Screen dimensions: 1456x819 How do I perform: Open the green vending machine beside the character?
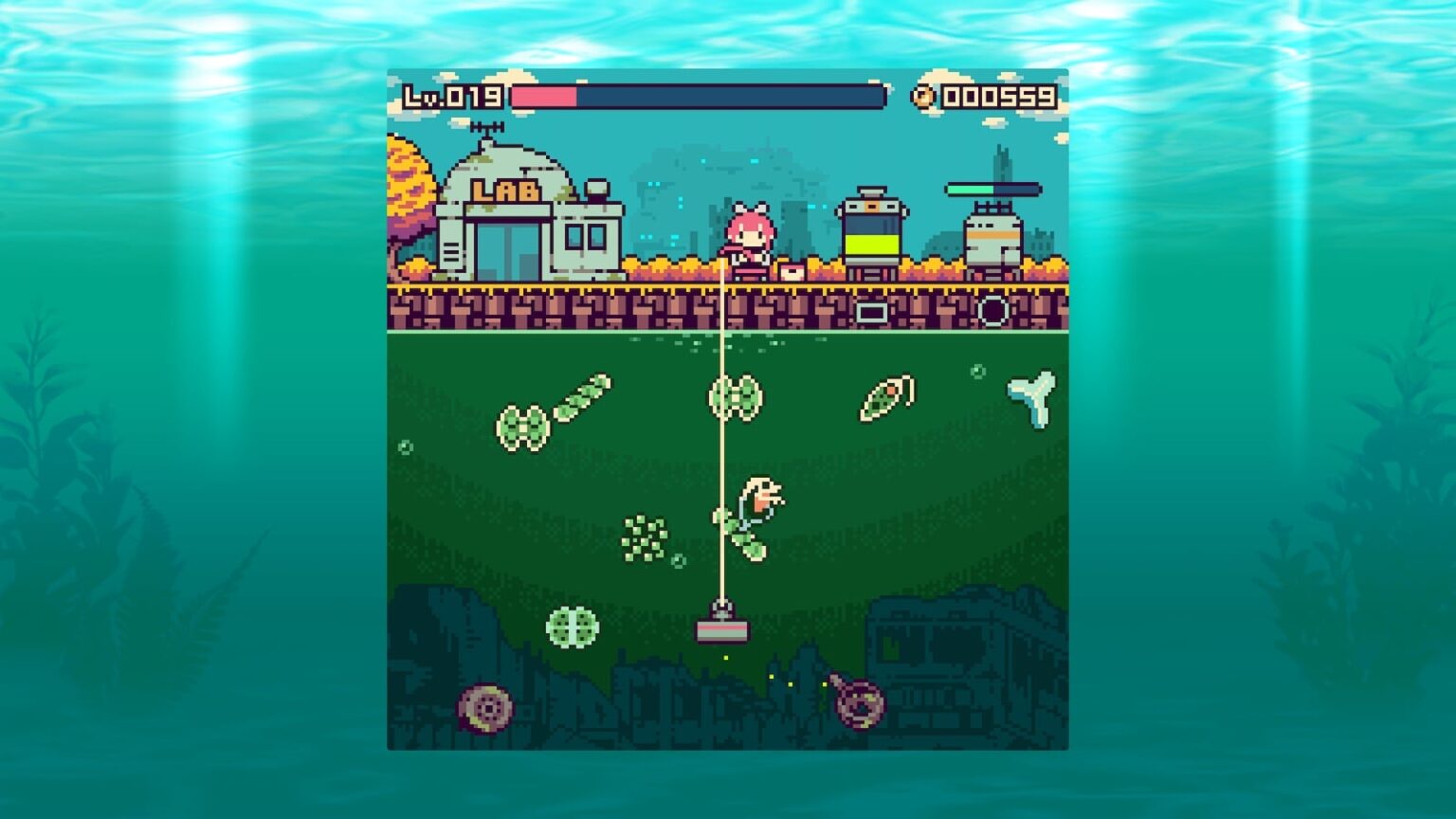tap(872, 232)
